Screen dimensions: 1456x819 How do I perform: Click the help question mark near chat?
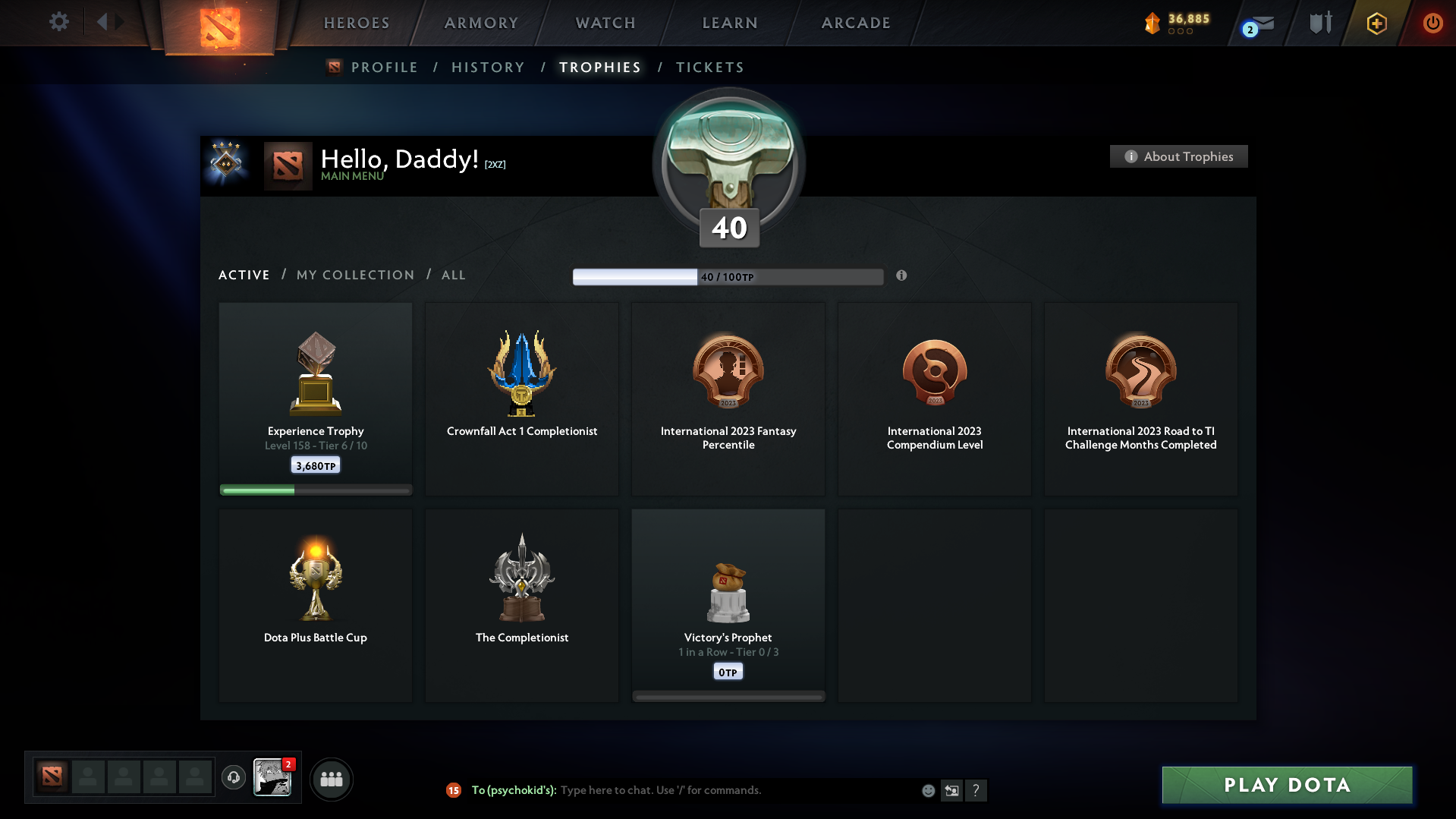point(976,790)
